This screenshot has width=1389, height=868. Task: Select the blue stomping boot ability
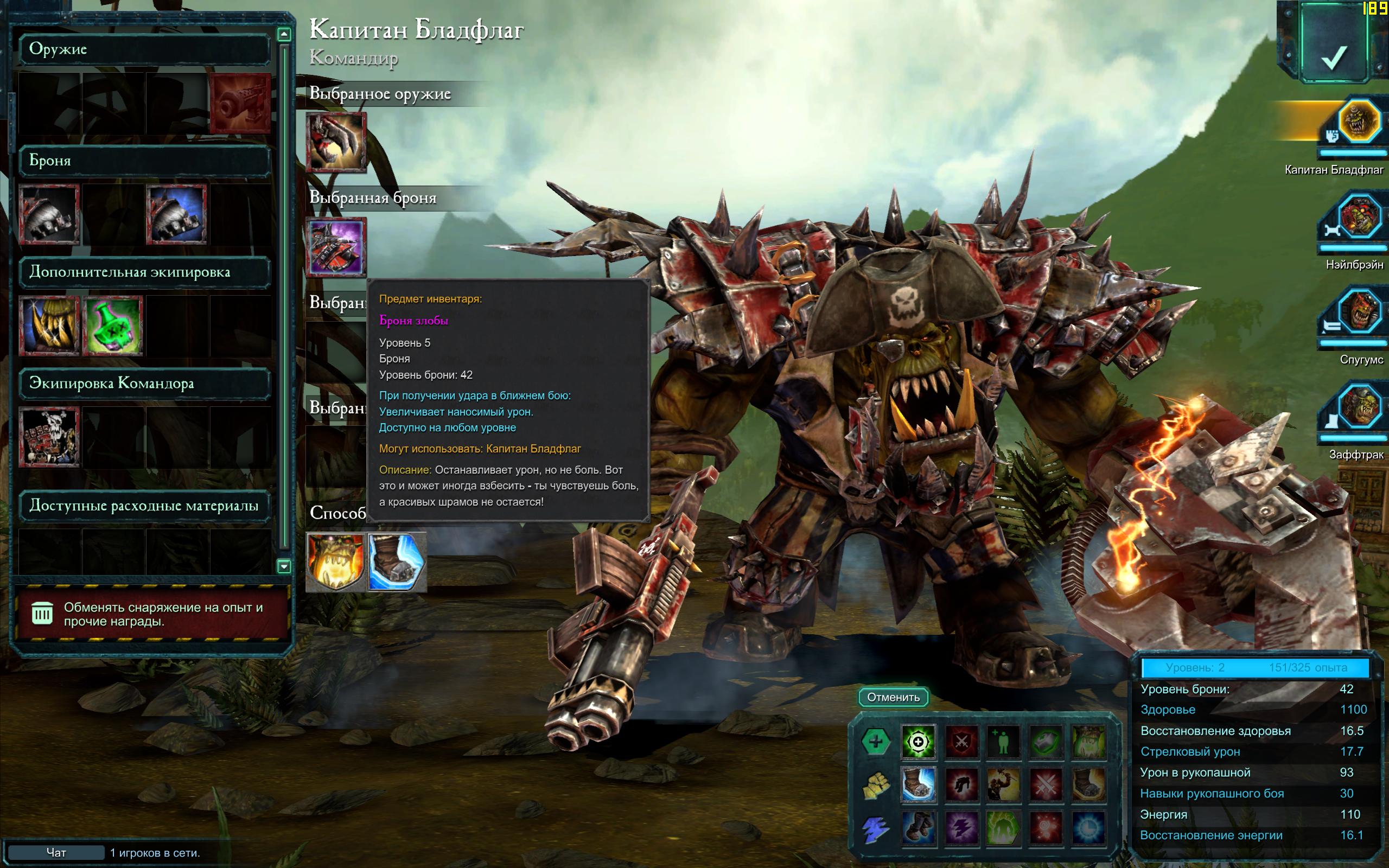pyautogui.click(x=397, y=562)
